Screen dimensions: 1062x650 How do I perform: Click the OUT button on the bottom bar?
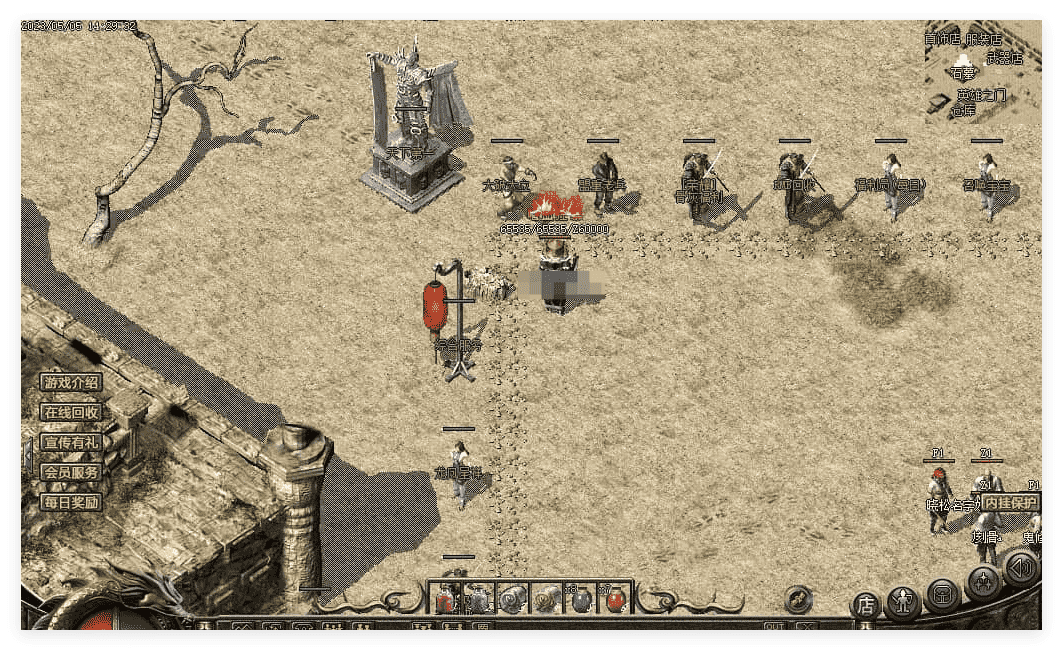(x=775, y=627)
